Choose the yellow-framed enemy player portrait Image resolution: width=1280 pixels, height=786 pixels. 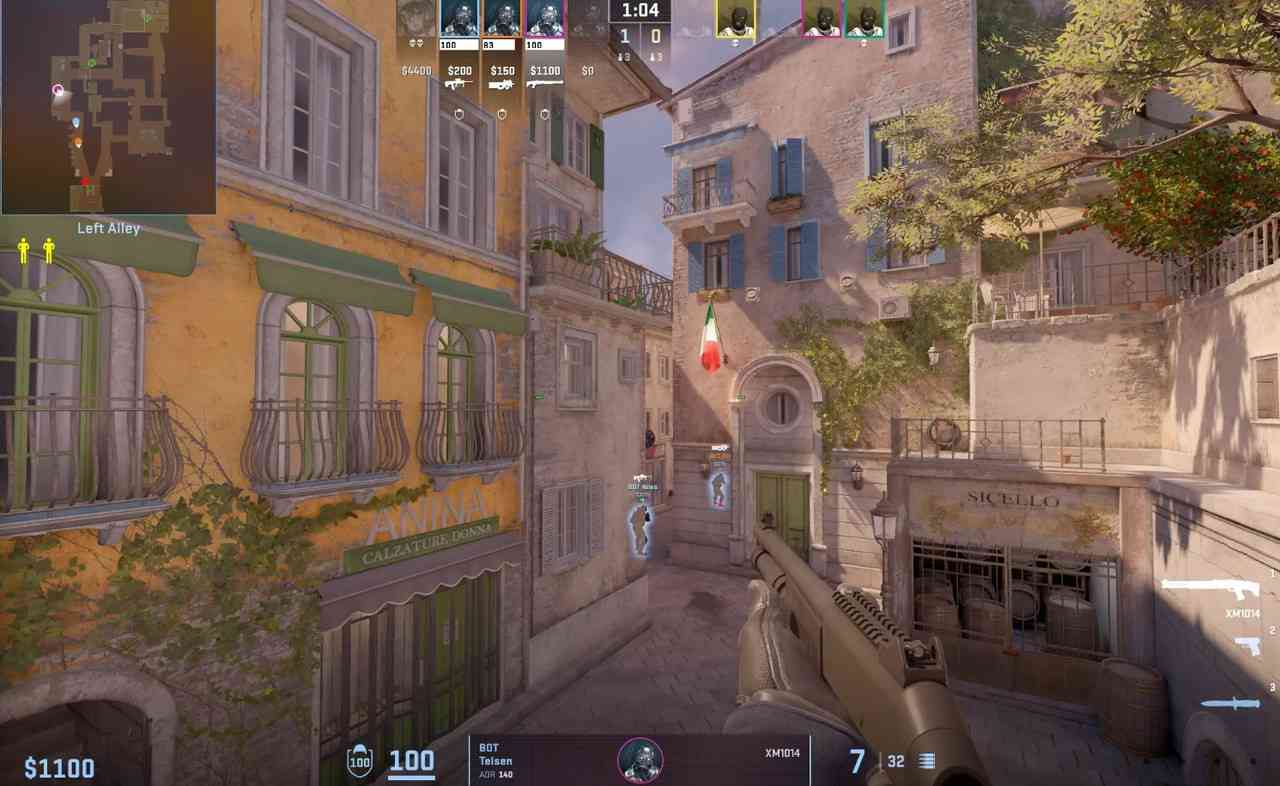click(x=736, y=19)
